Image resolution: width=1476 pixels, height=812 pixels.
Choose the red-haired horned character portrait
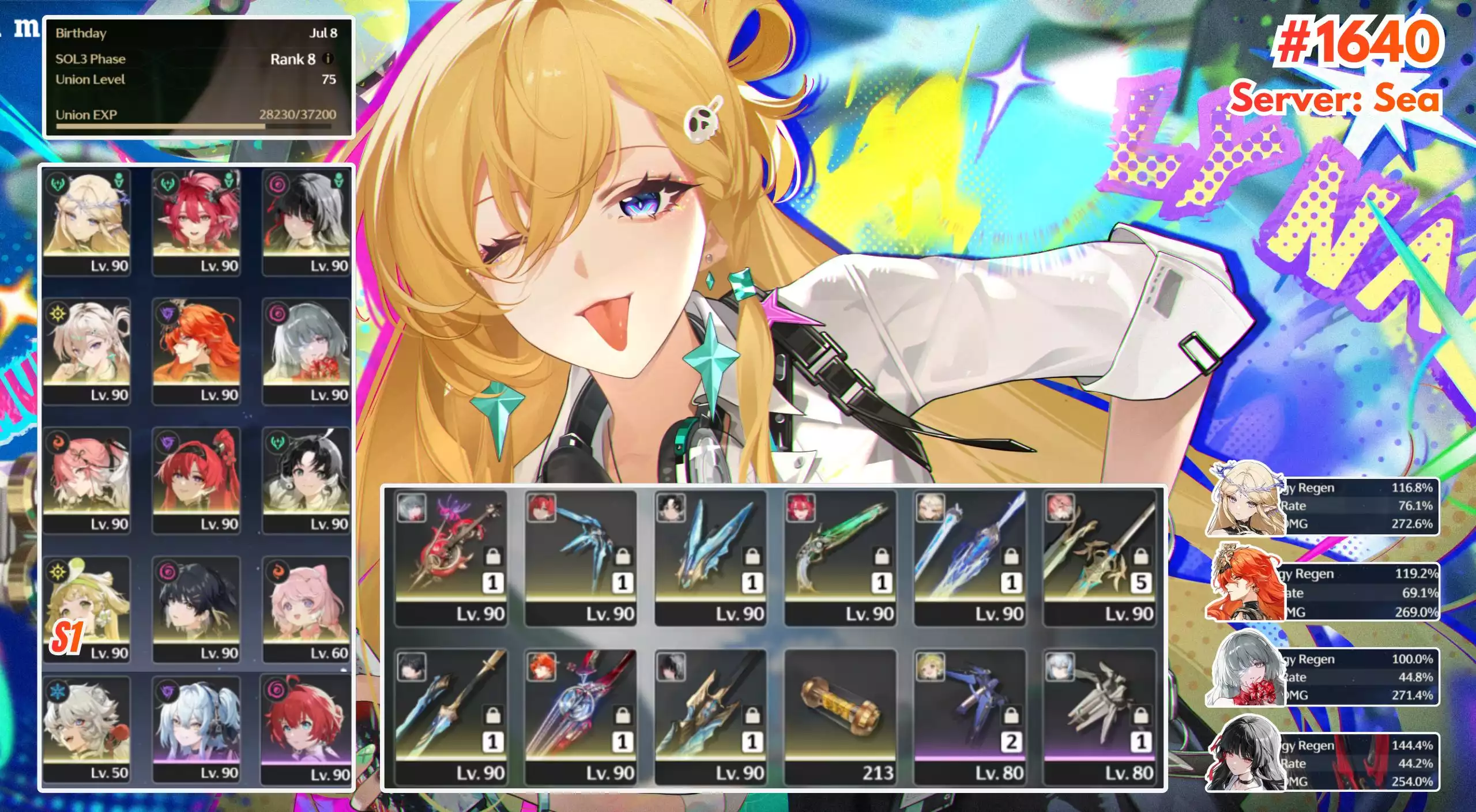click(196, 222)
